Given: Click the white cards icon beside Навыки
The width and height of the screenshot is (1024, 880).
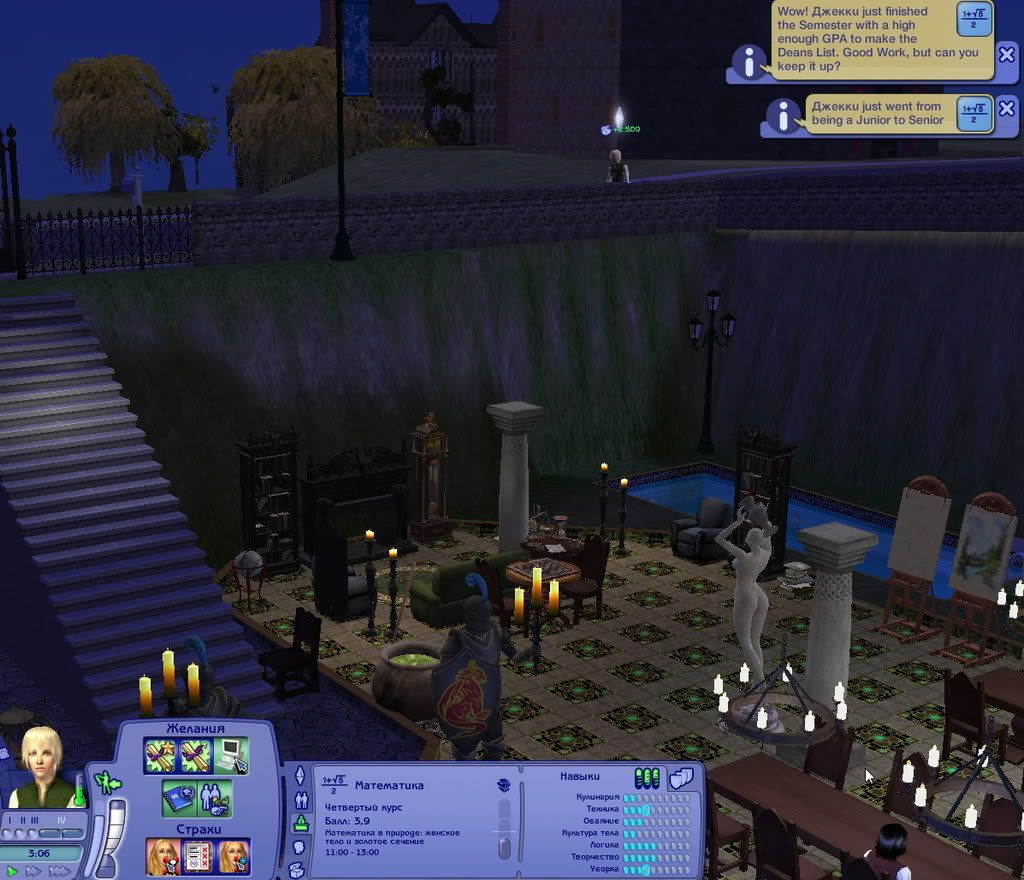Looking at the screenshot, I should point(681,777).
